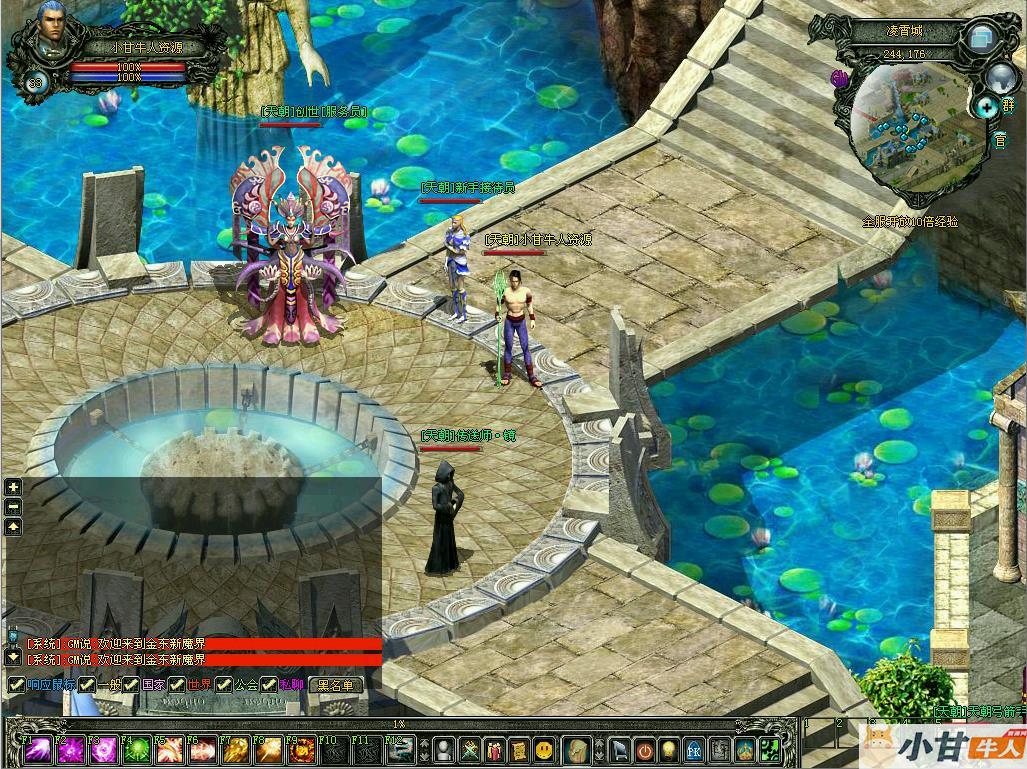Image resolution: width=1027 pixels, height=769 pixels.
Task: Click the minimap plus zoom button
Action: pyautogui.click(x=987, y=106)
